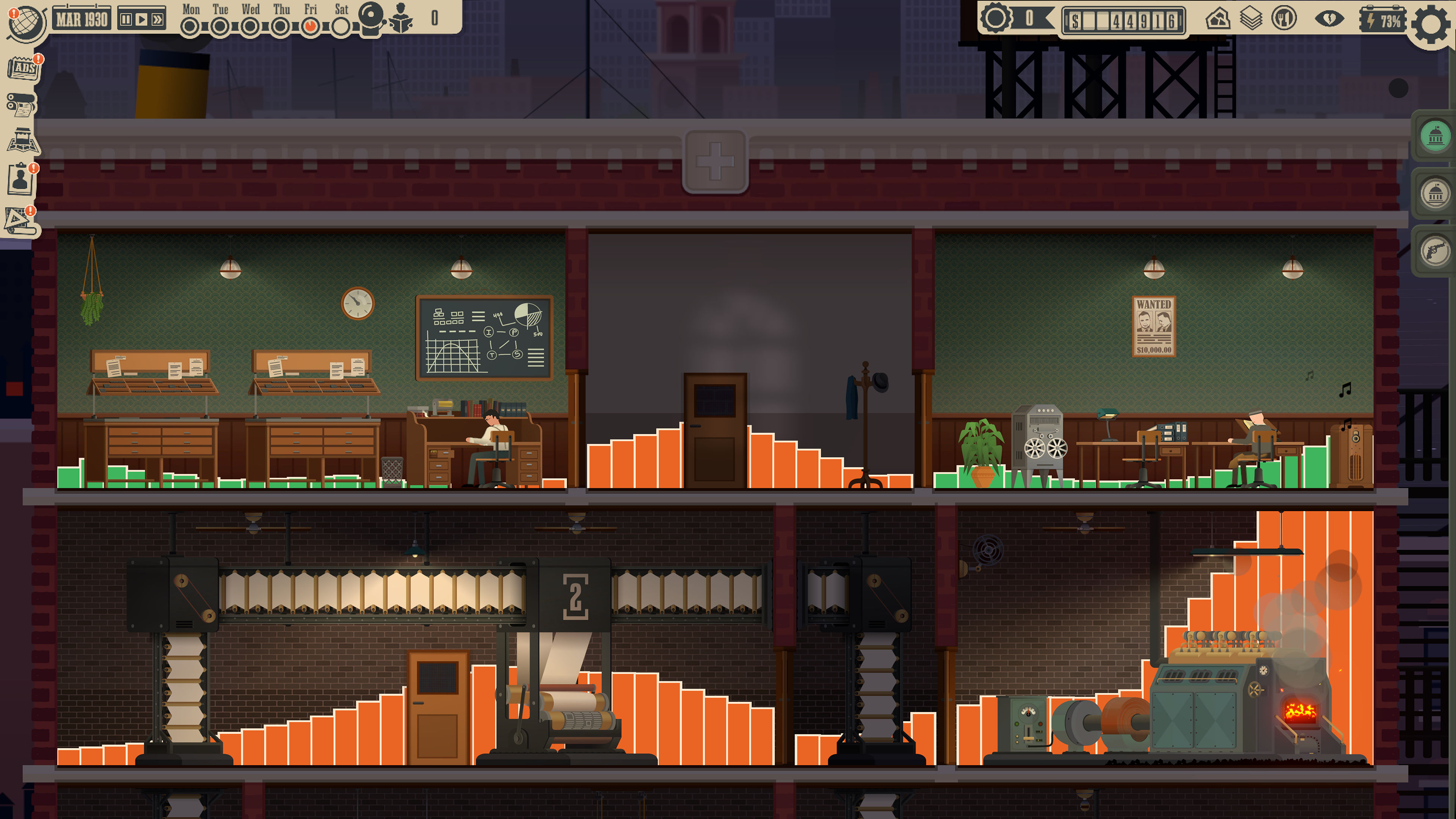
Task: Pause the game time
Action: pyautogui.click(x=126, y=20)
